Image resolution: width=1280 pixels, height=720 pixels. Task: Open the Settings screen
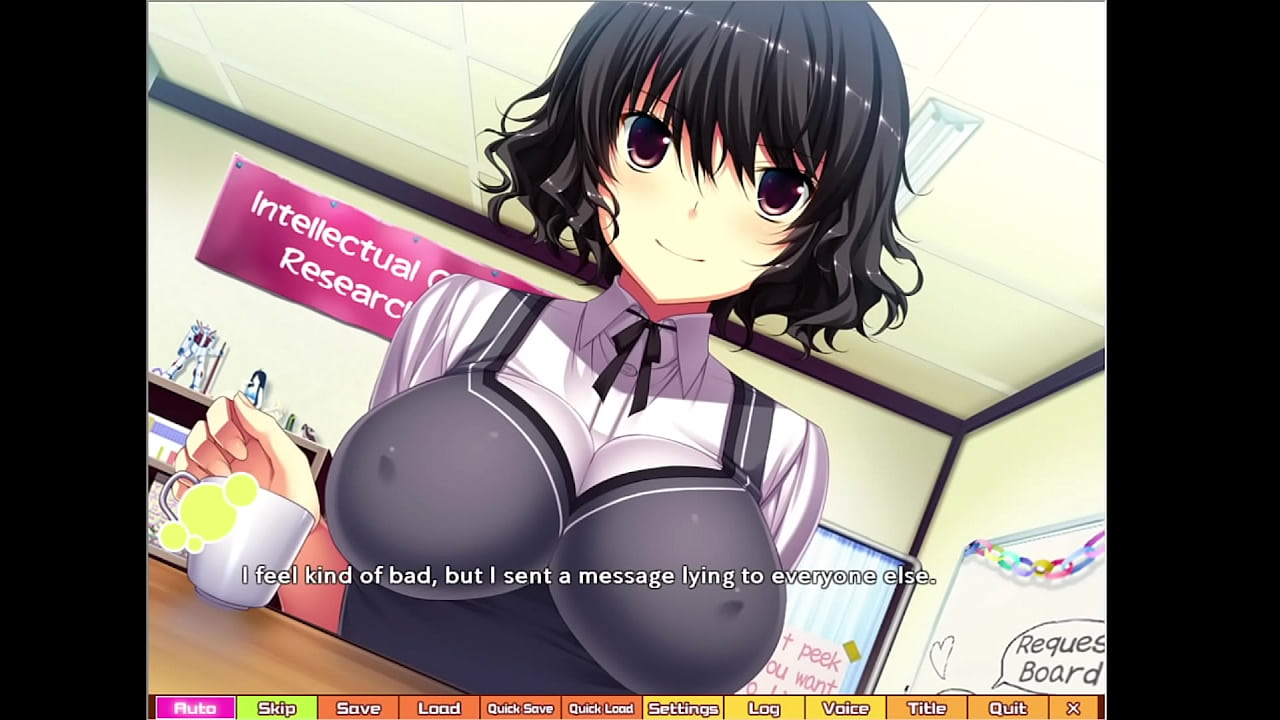683,708
